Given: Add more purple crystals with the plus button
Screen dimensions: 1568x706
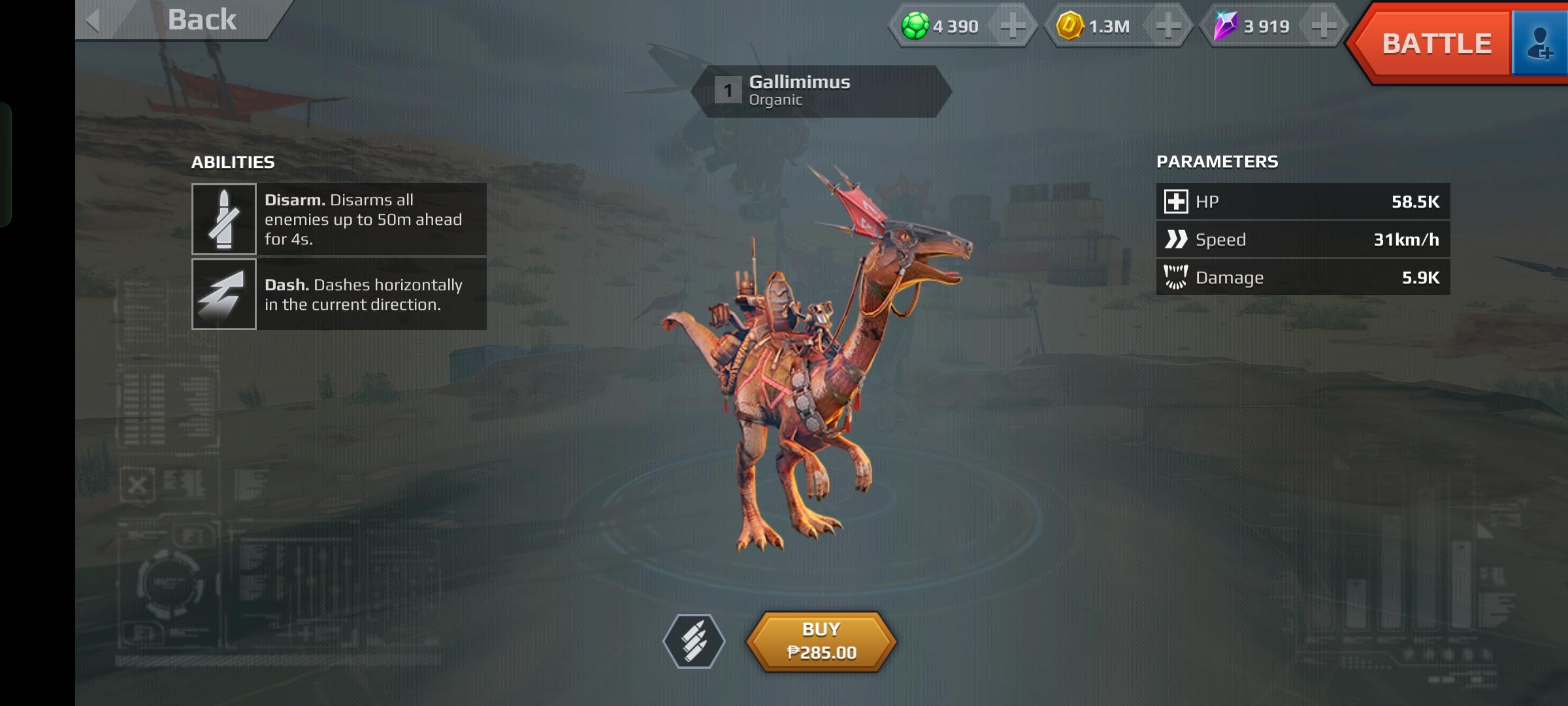Looking at the screenshot, I should point(1323,26).
